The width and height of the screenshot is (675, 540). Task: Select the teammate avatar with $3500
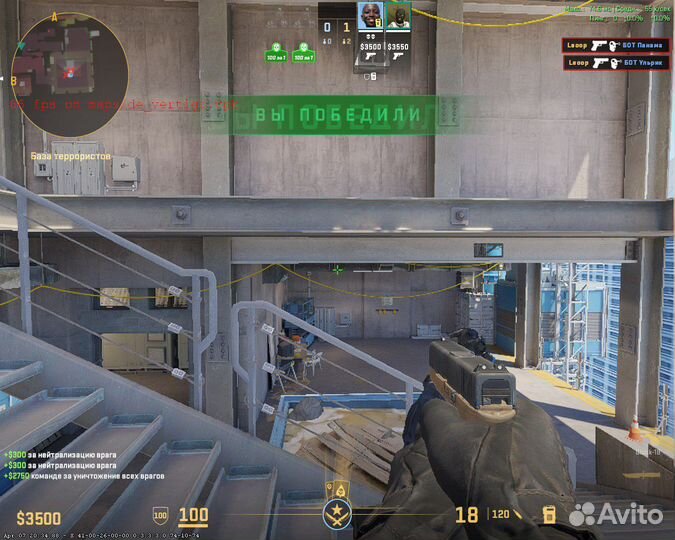(x=369, y=17)
